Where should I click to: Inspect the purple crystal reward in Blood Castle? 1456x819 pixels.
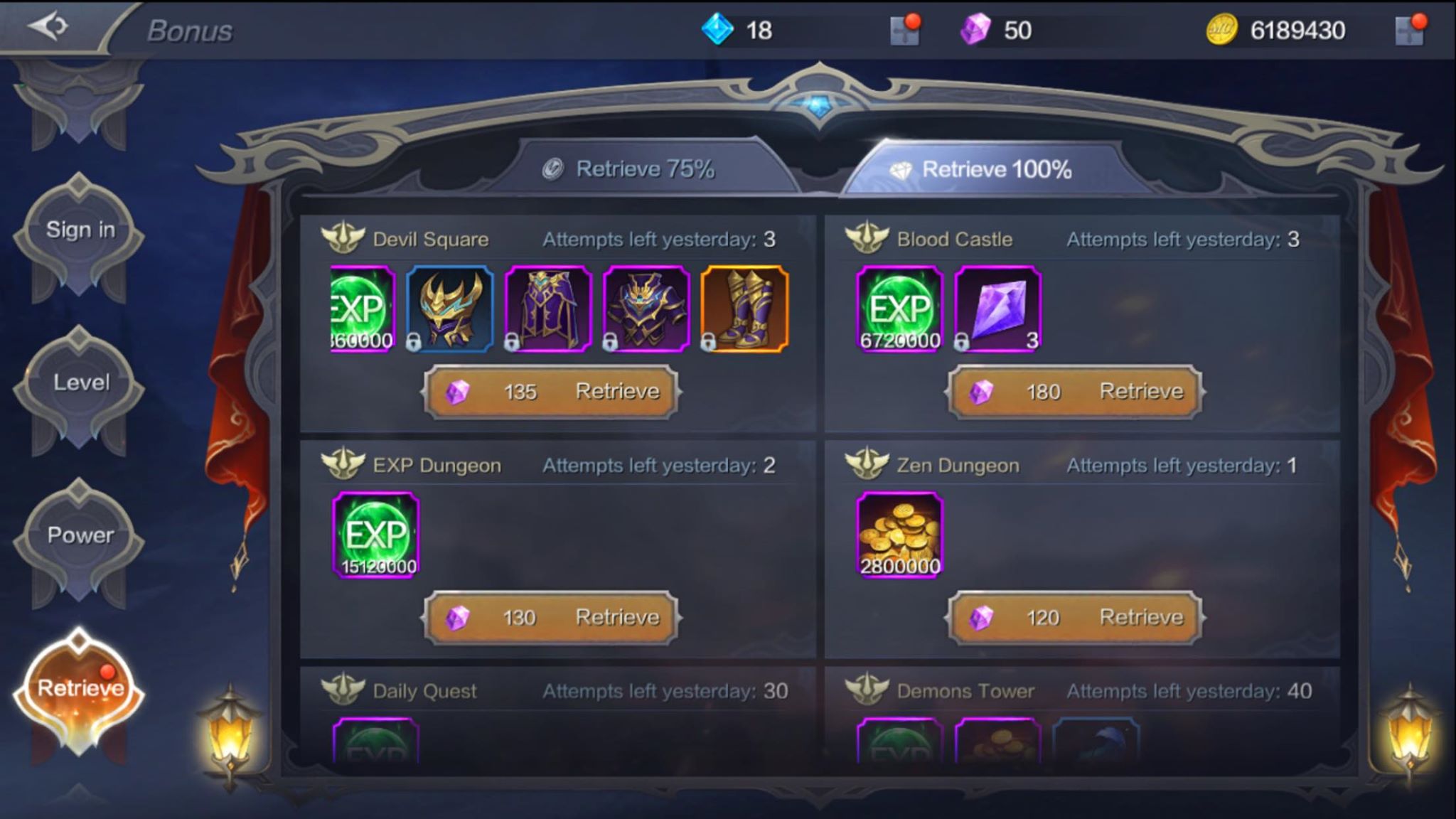point(997,309)
